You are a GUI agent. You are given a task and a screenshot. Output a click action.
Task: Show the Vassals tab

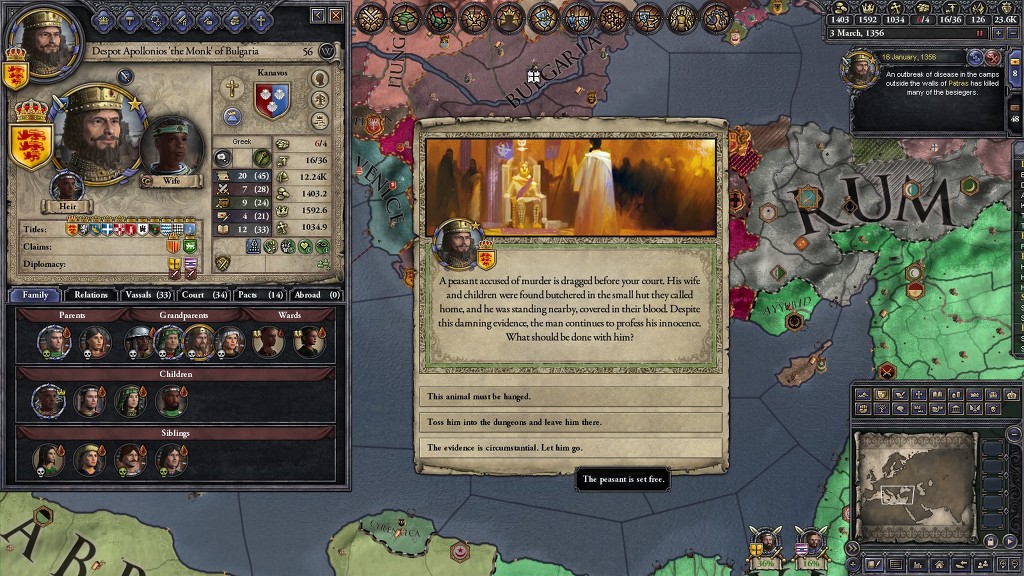coord(147,295)
